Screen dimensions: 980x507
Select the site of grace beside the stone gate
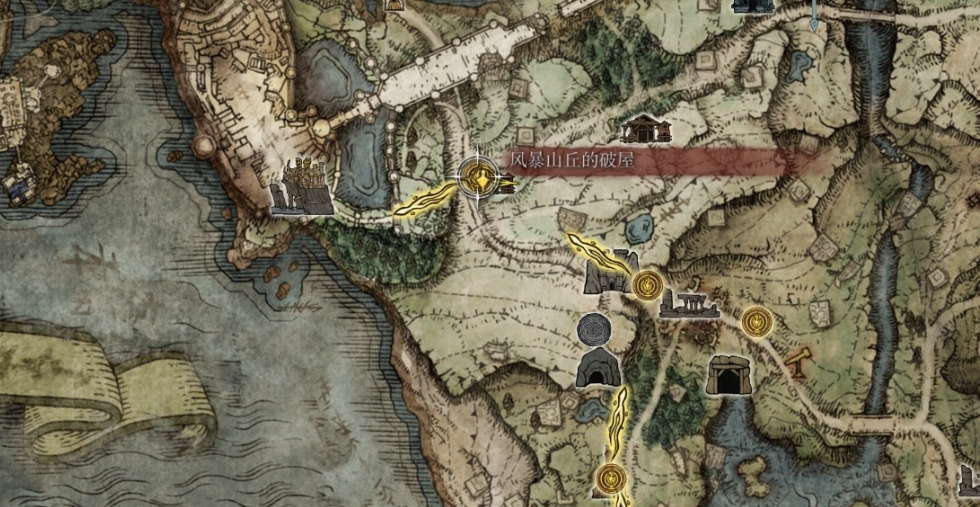647,286
